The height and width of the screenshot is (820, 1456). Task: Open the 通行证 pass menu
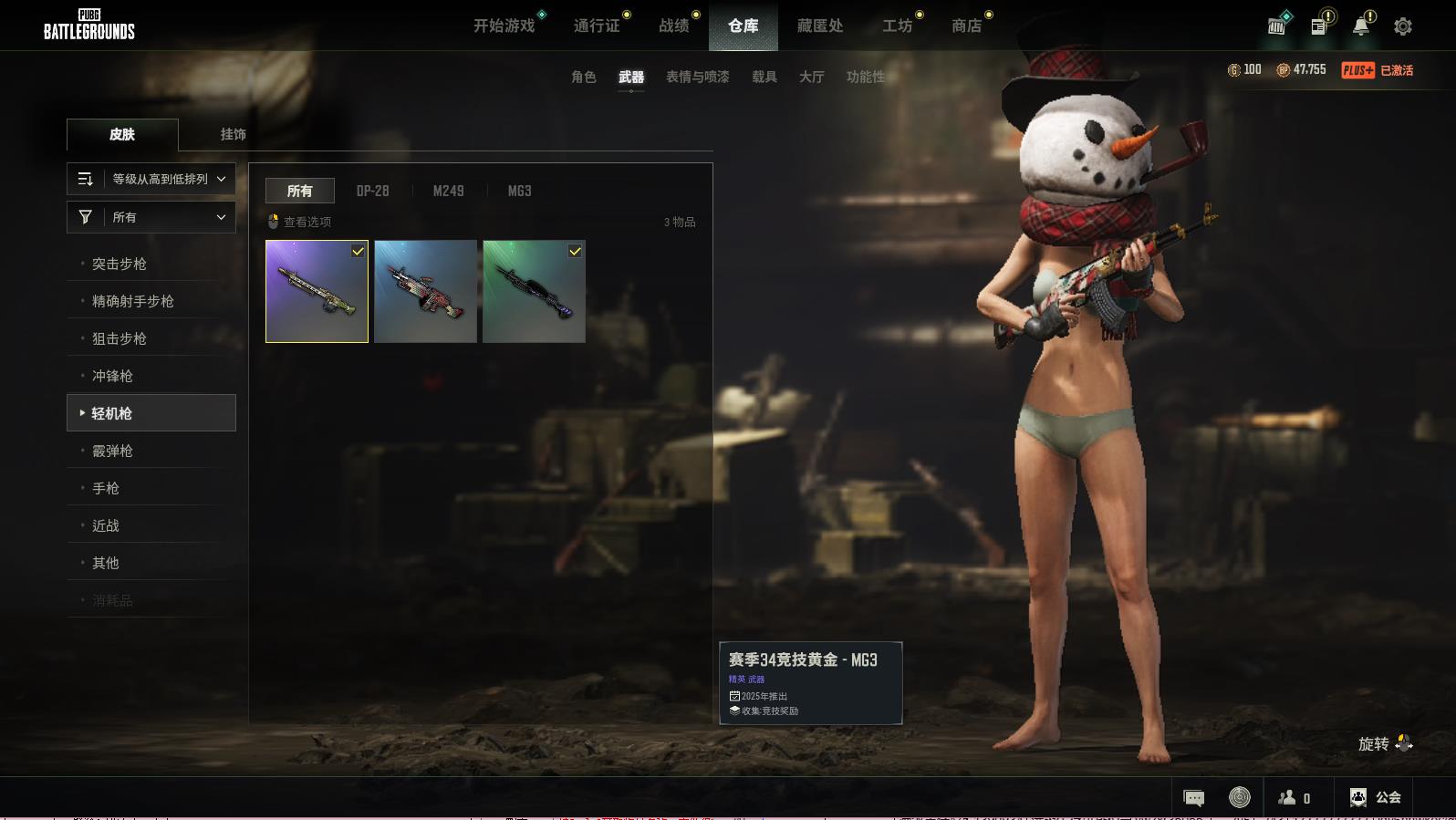click(597, 26)
